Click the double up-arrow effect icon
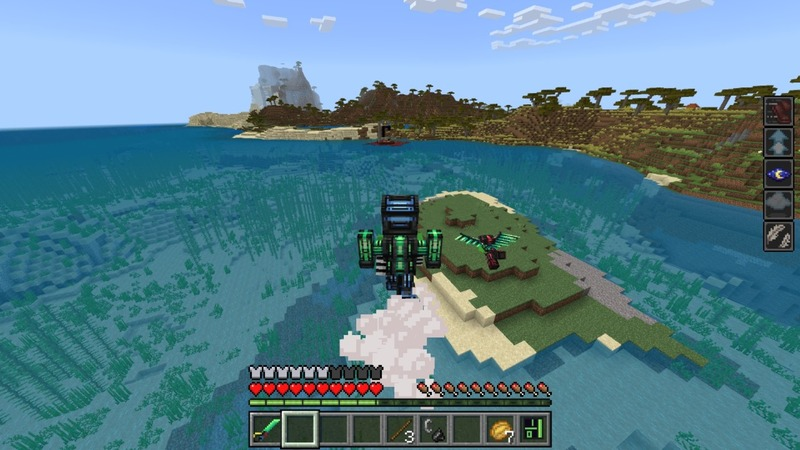 tap(778, 143)
